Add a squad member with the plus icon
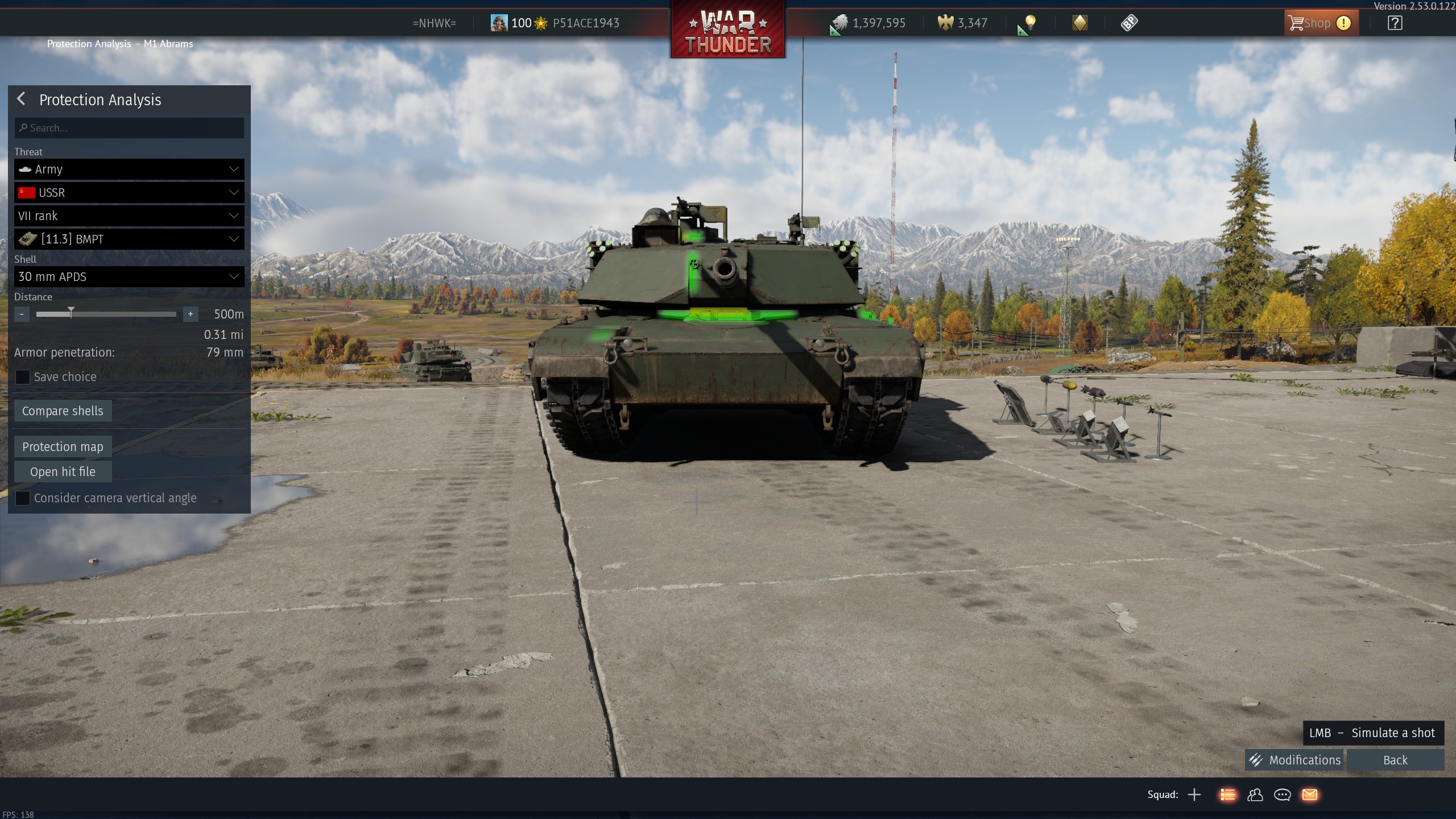 pyautogui.click(x=1194, y=795)
